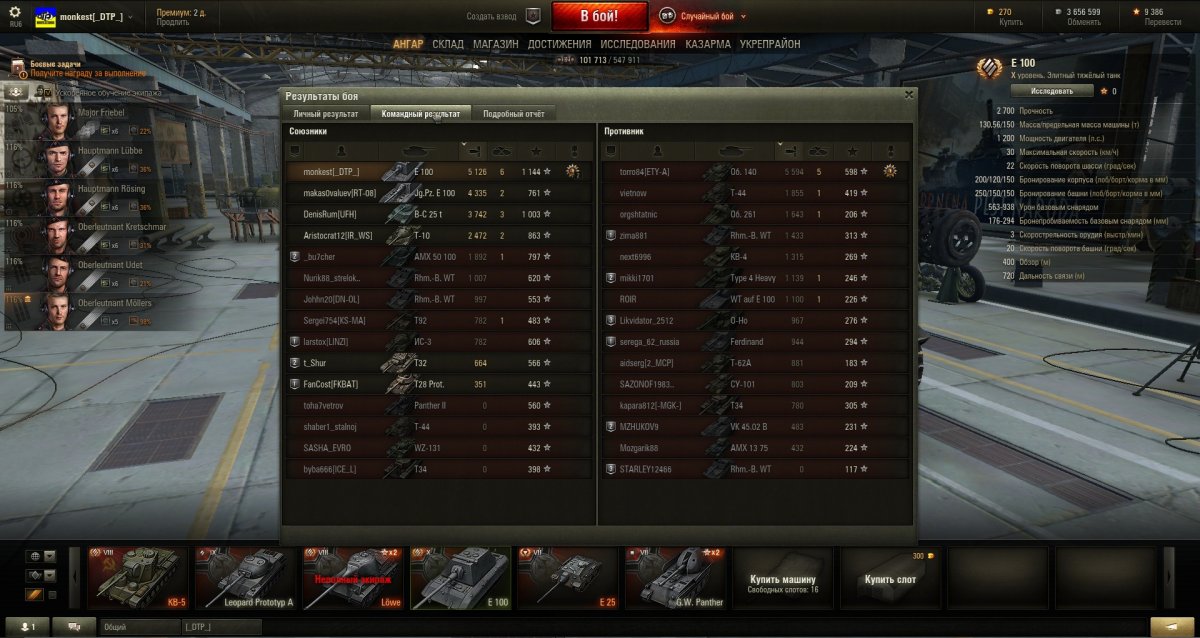Open the ИССЛЕДОВАНИЯ menu
The image size is (1200, 638).
click(638, 44)
